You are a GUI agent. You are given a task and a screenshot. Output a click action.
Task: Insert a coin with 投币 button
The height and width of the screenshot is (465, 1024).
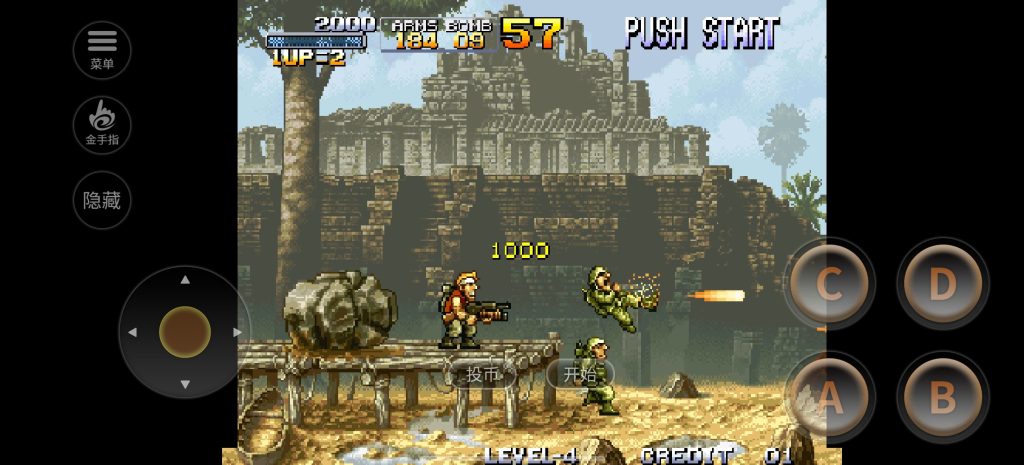click(482, 375)
